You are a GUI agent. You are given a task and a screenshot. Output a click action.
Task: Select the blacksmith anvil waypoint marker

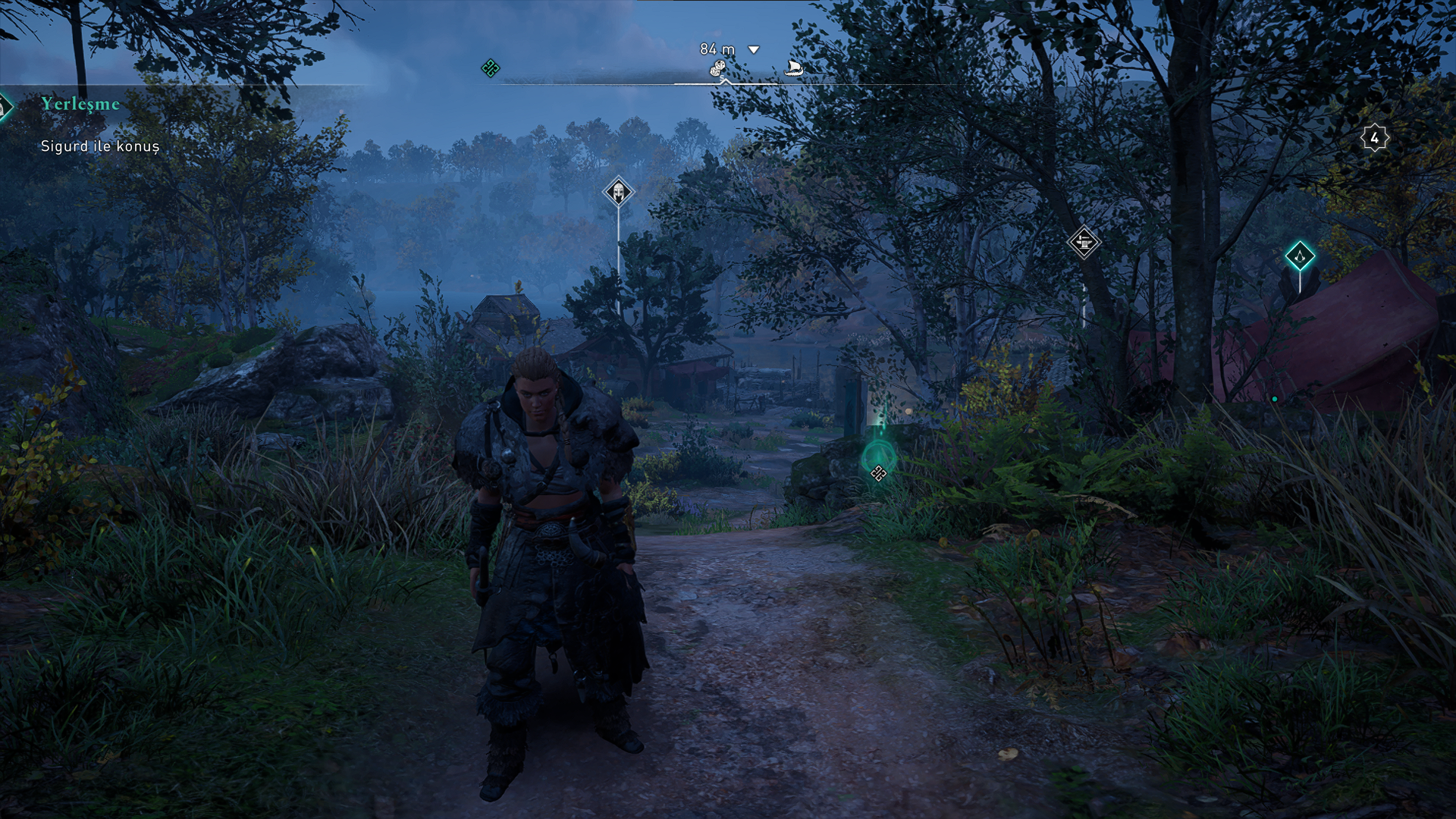pyautogui.click(x=1083, y=243)
